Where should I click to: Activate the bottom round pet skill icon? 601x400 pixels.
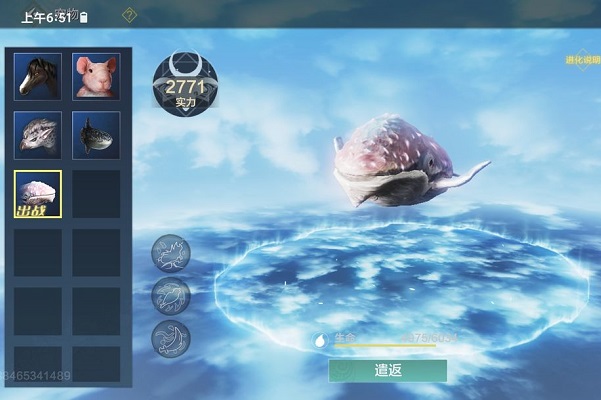pos(171,338)
